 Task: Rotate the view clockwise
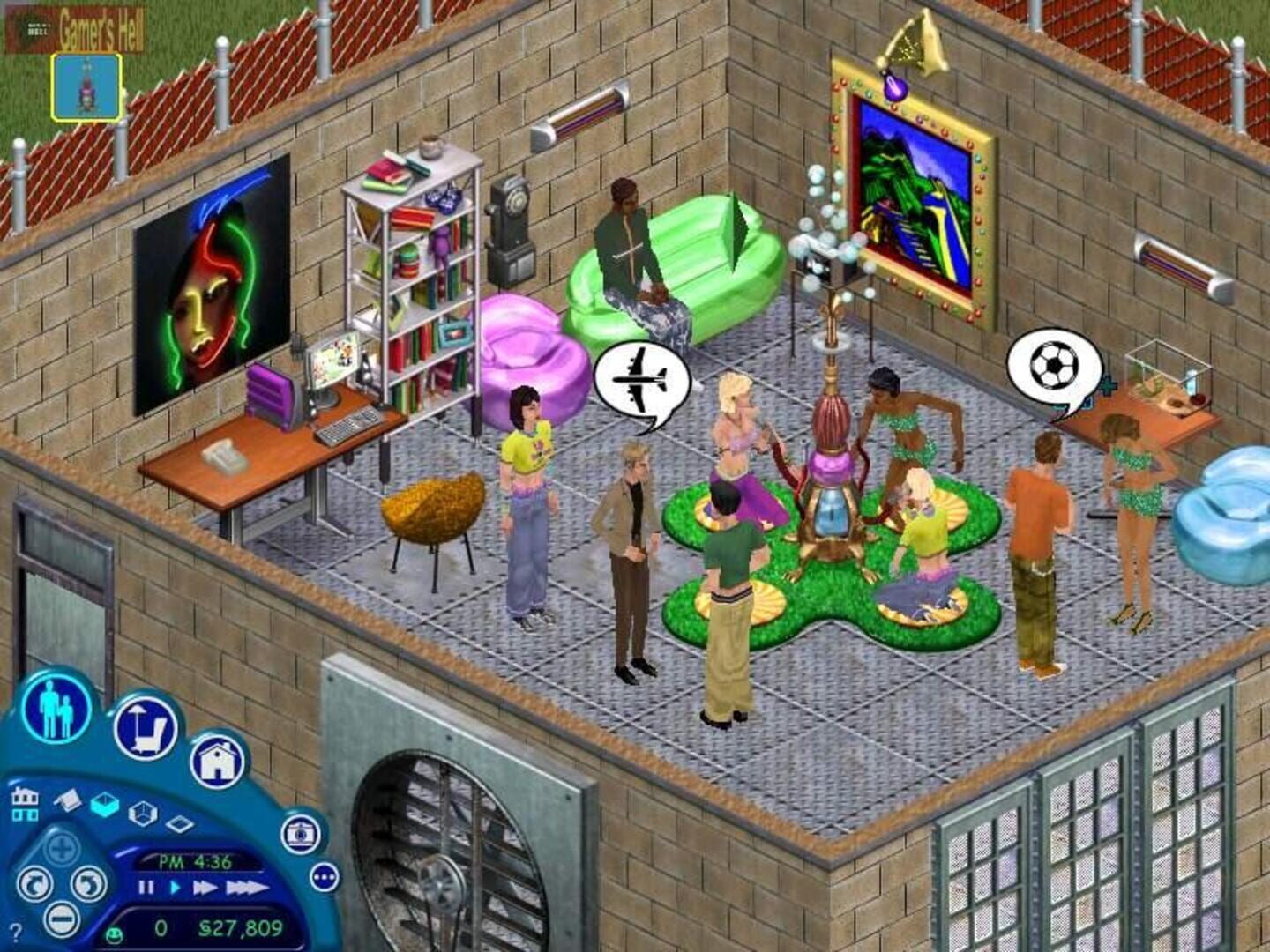click(89, 885)
